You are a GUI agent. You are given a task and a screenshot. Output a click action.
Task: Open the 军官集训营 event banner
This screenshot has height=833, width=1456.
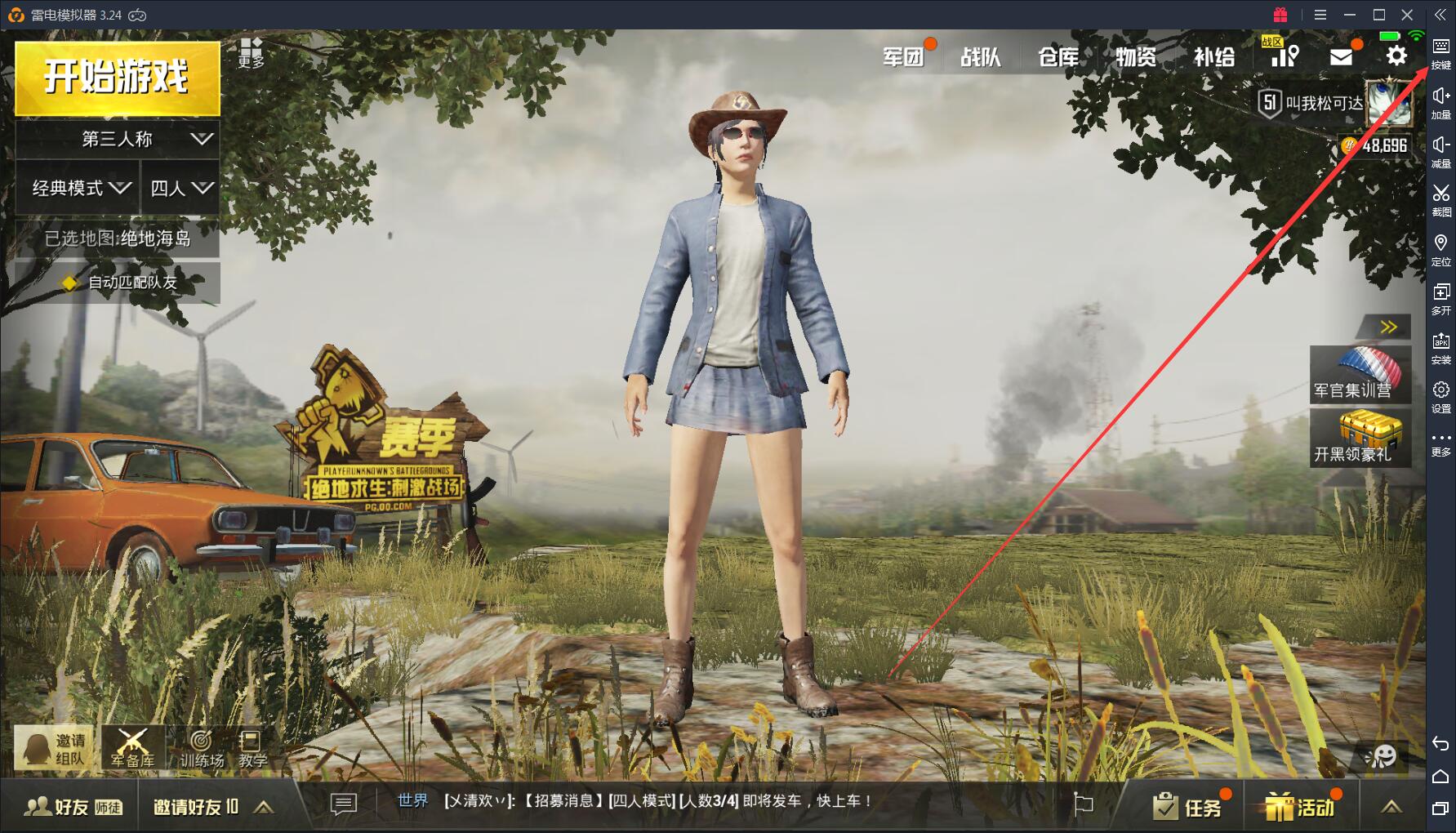[x=1360, y=375]
